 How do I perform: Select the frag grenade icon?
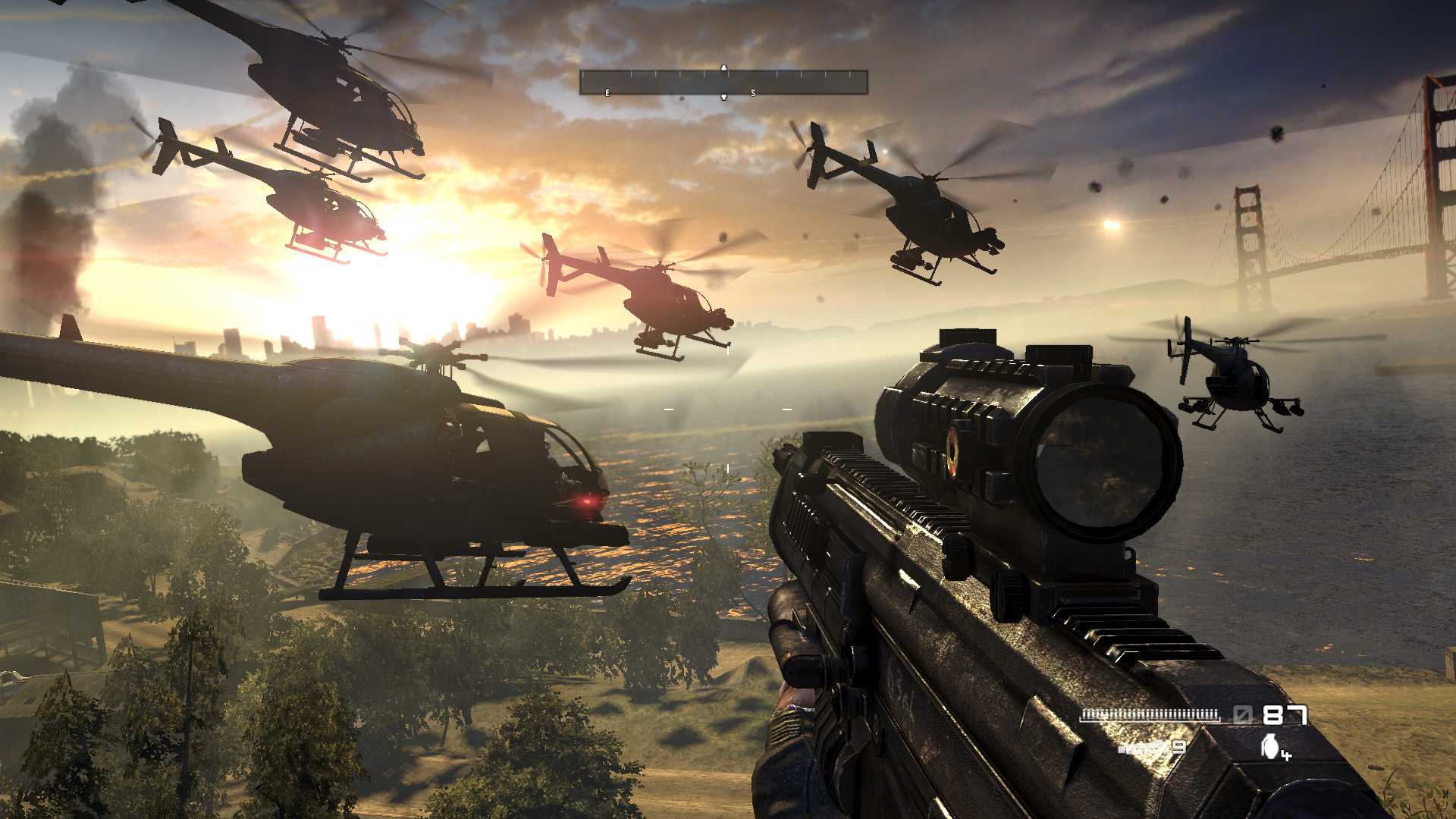pos(1270,746)
